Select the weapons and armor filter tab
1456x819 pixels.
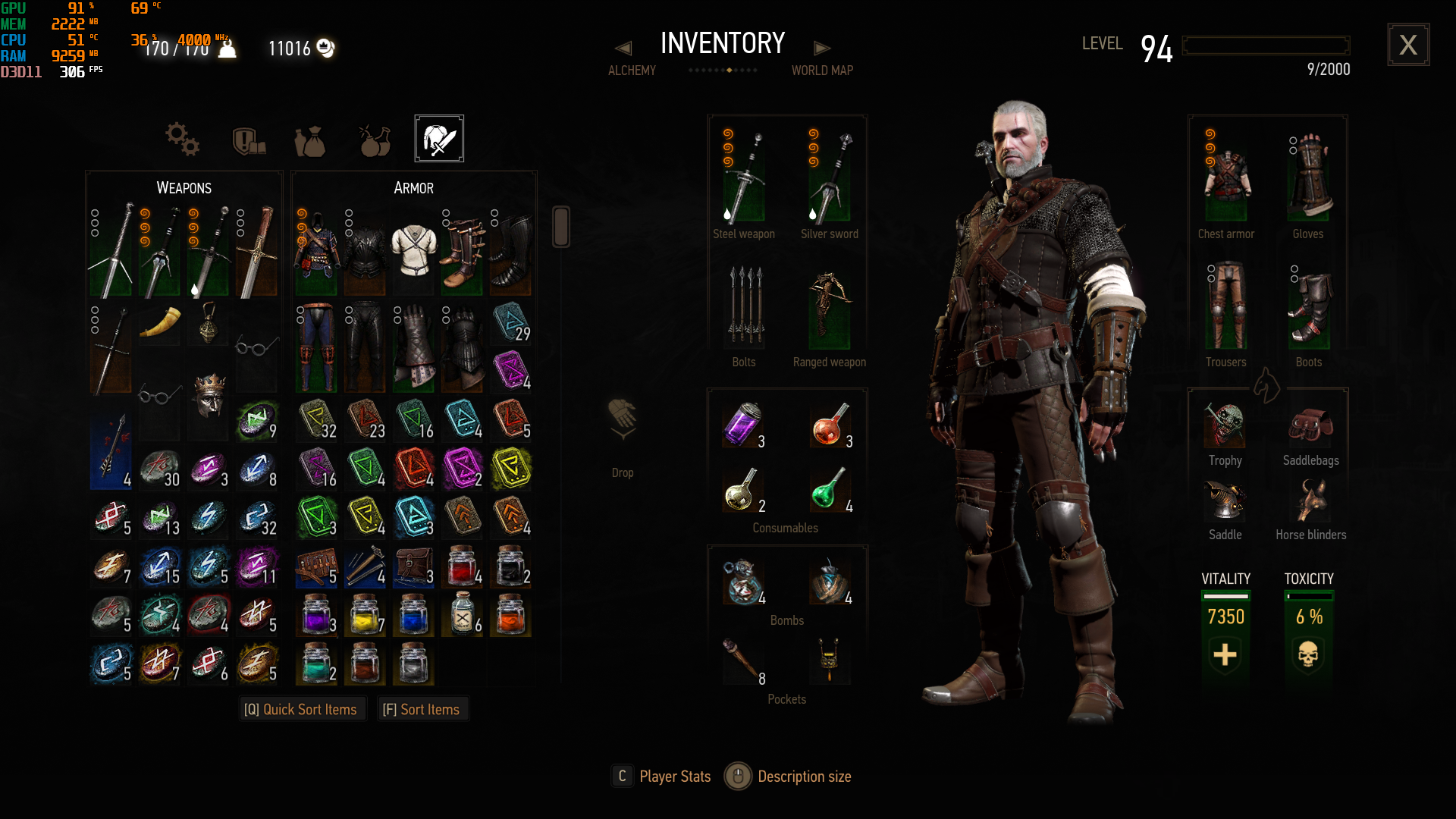coord(439,139)
